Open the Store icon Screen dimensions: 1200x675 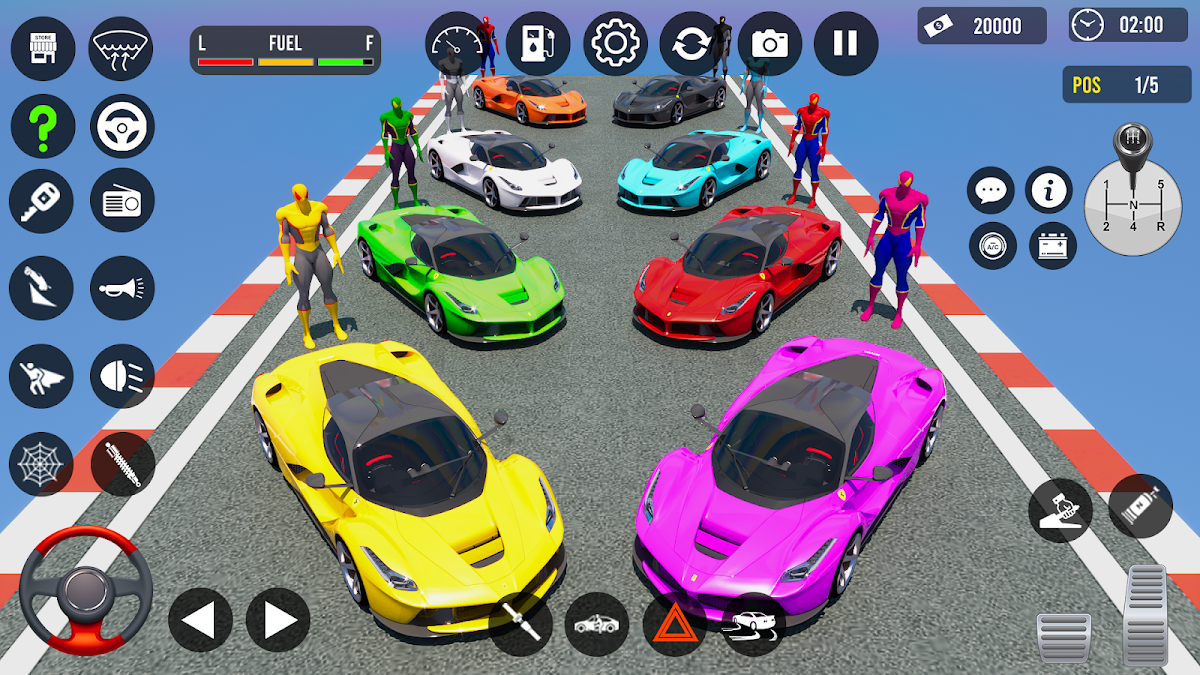click(42, 49)
